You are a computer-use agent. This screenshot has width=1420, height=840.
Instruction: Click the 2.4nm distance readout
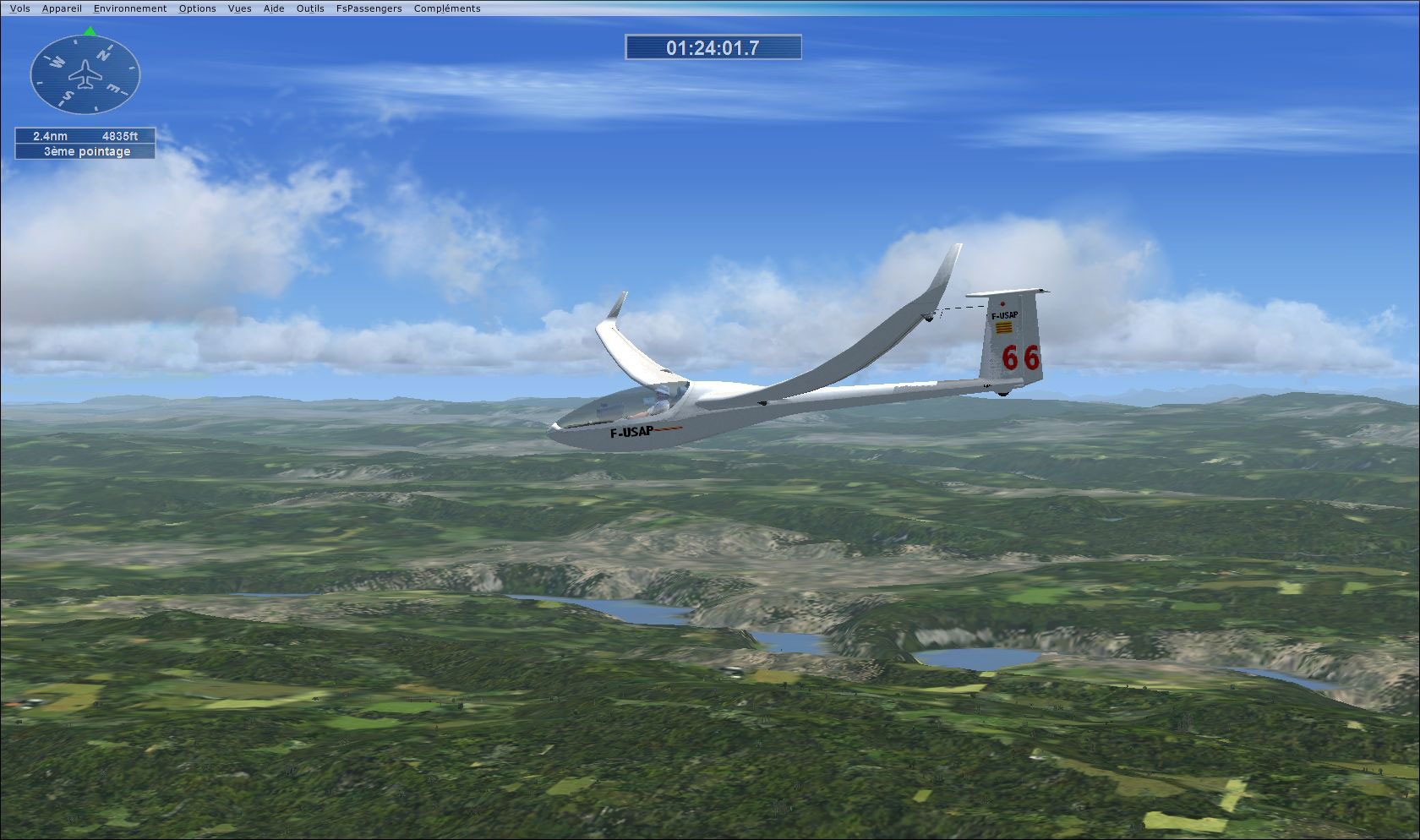point(49,135)
